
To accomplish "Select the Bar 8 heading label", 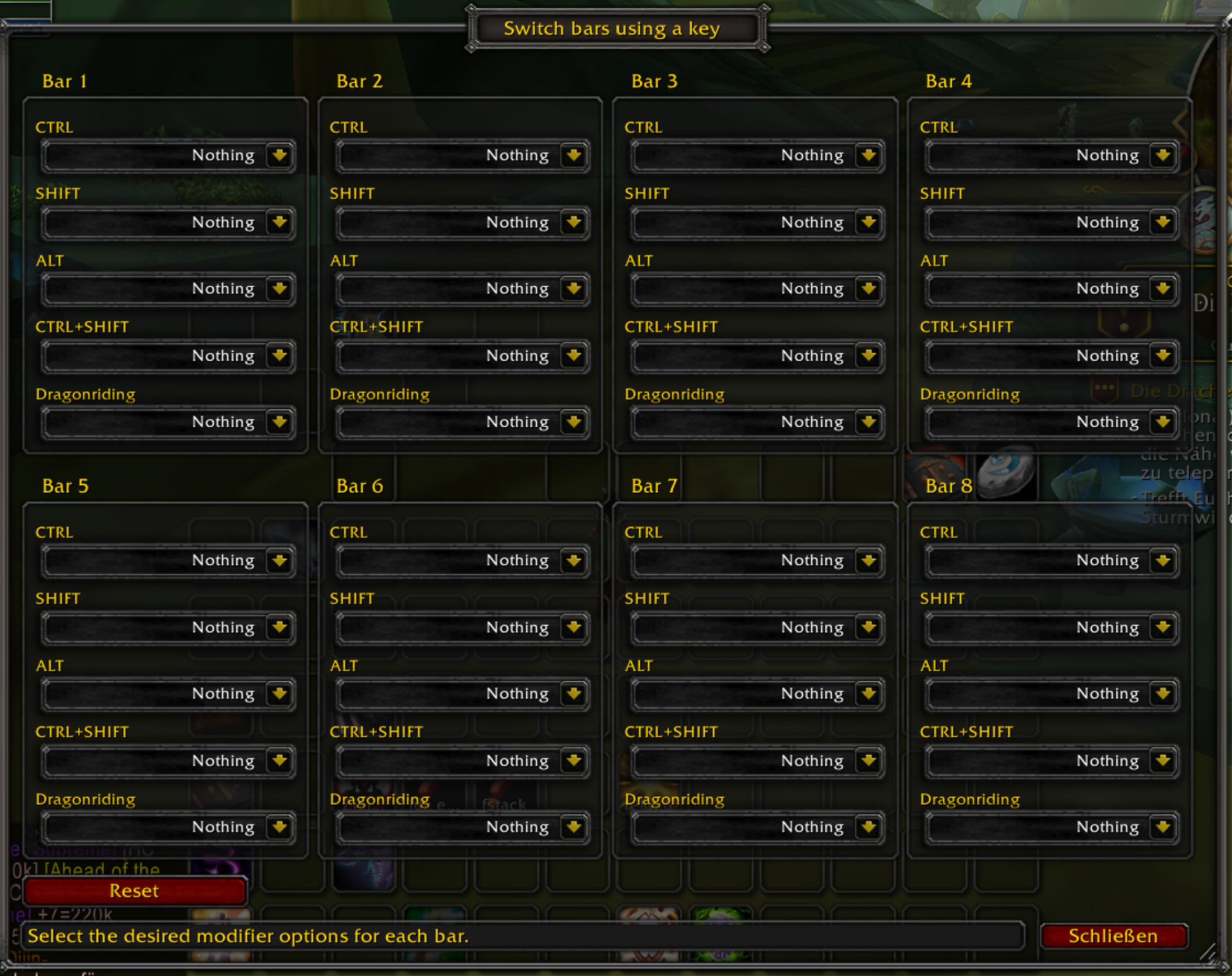I will click(948, 486).
